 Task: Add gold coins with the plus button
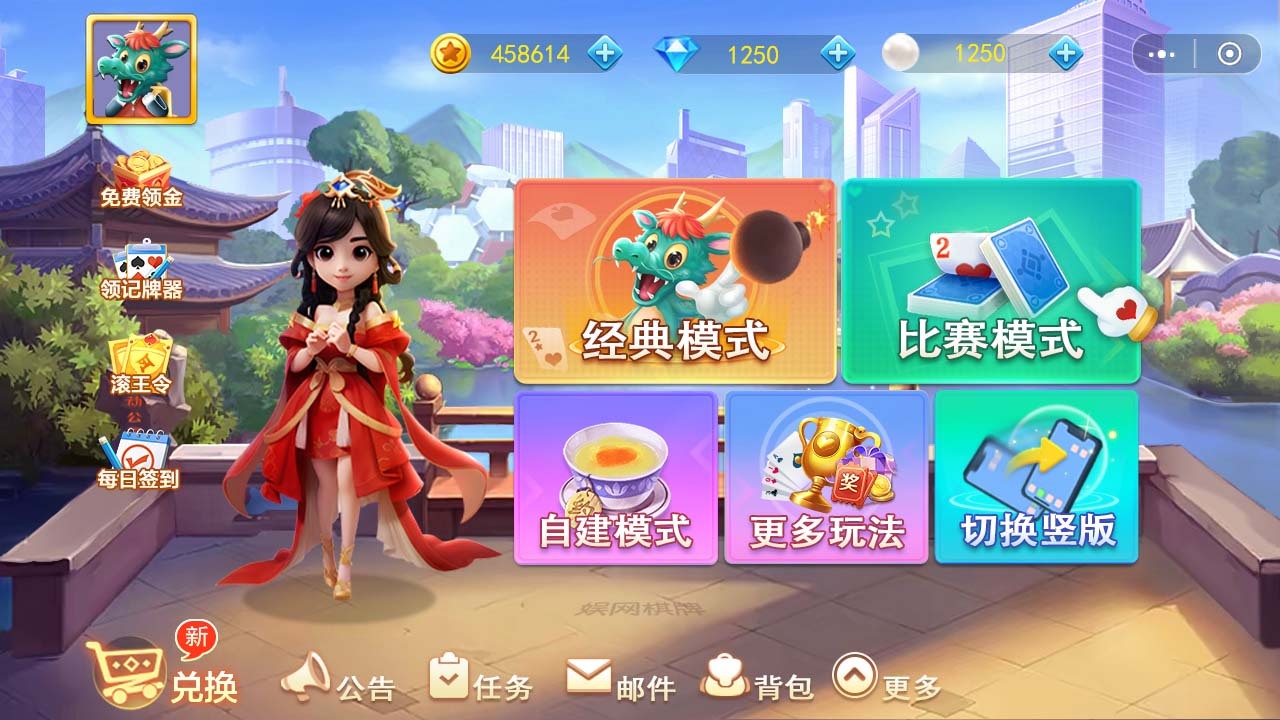pos(604,53)
